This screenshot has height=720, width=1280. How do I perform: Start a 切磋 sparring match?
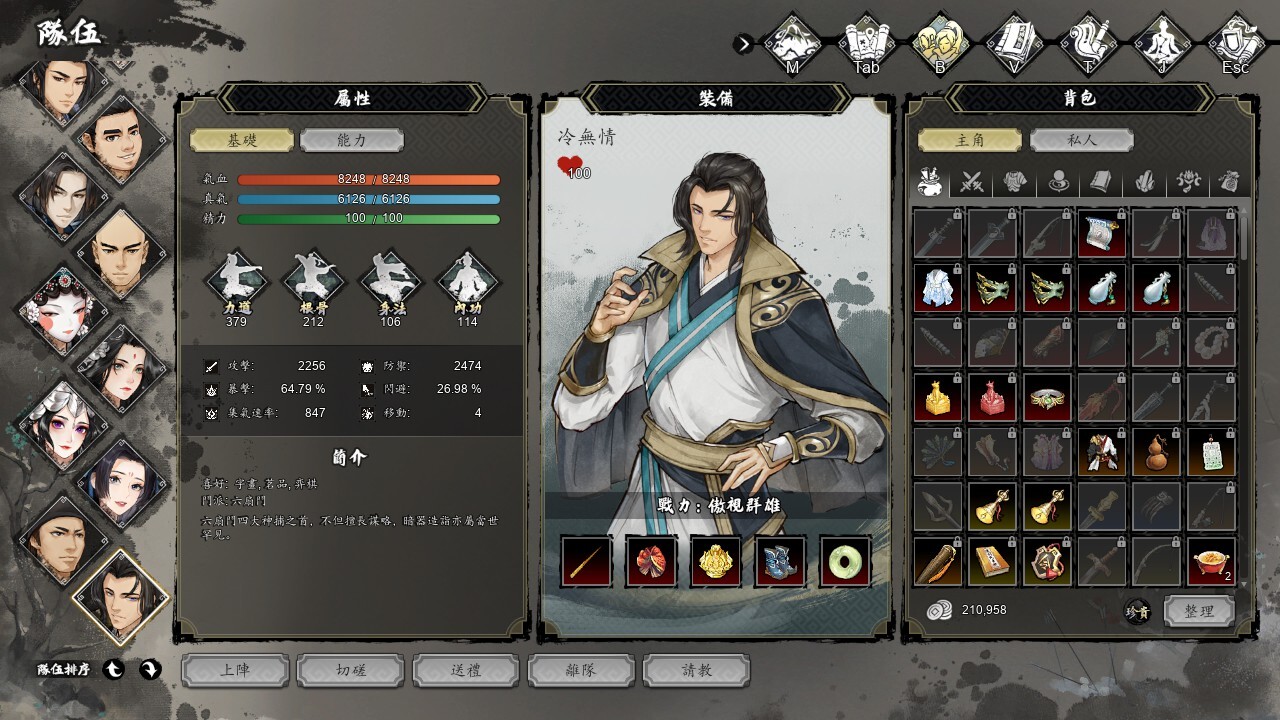(351, 670)
